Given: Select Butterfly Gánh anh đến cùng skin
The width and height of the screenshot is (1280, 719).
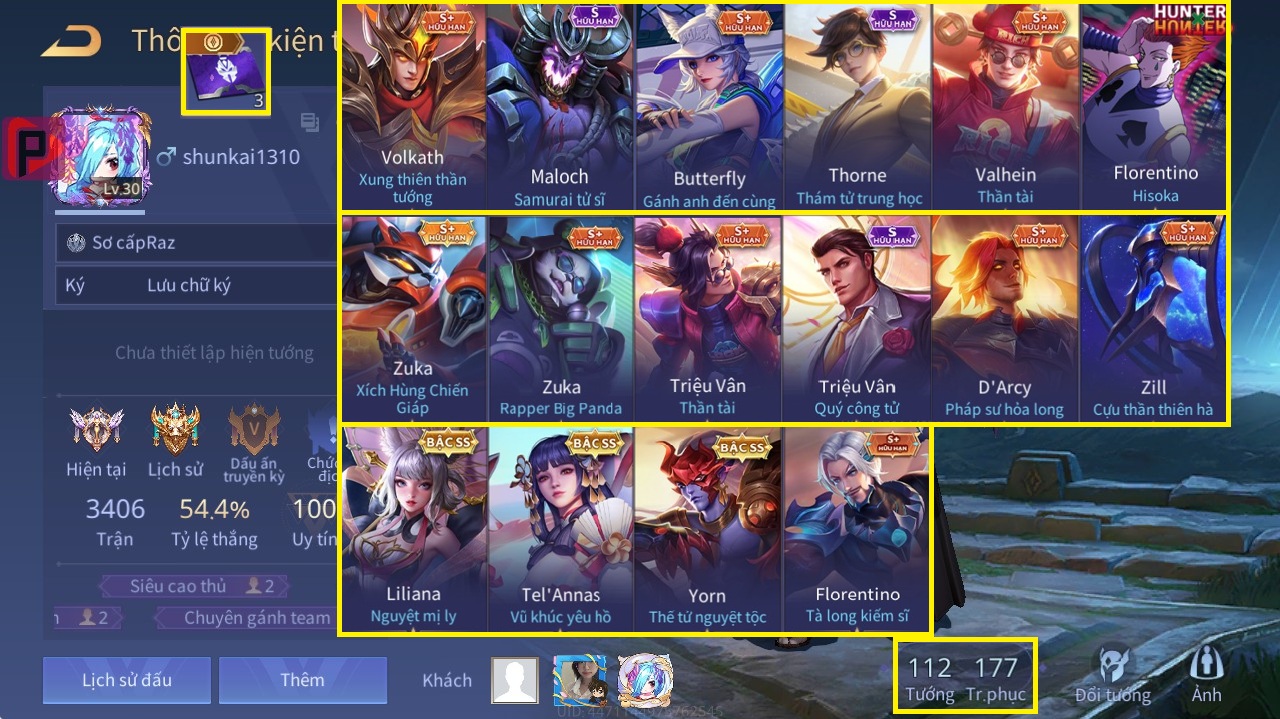Looking at the screenshot, I should 708,107.
